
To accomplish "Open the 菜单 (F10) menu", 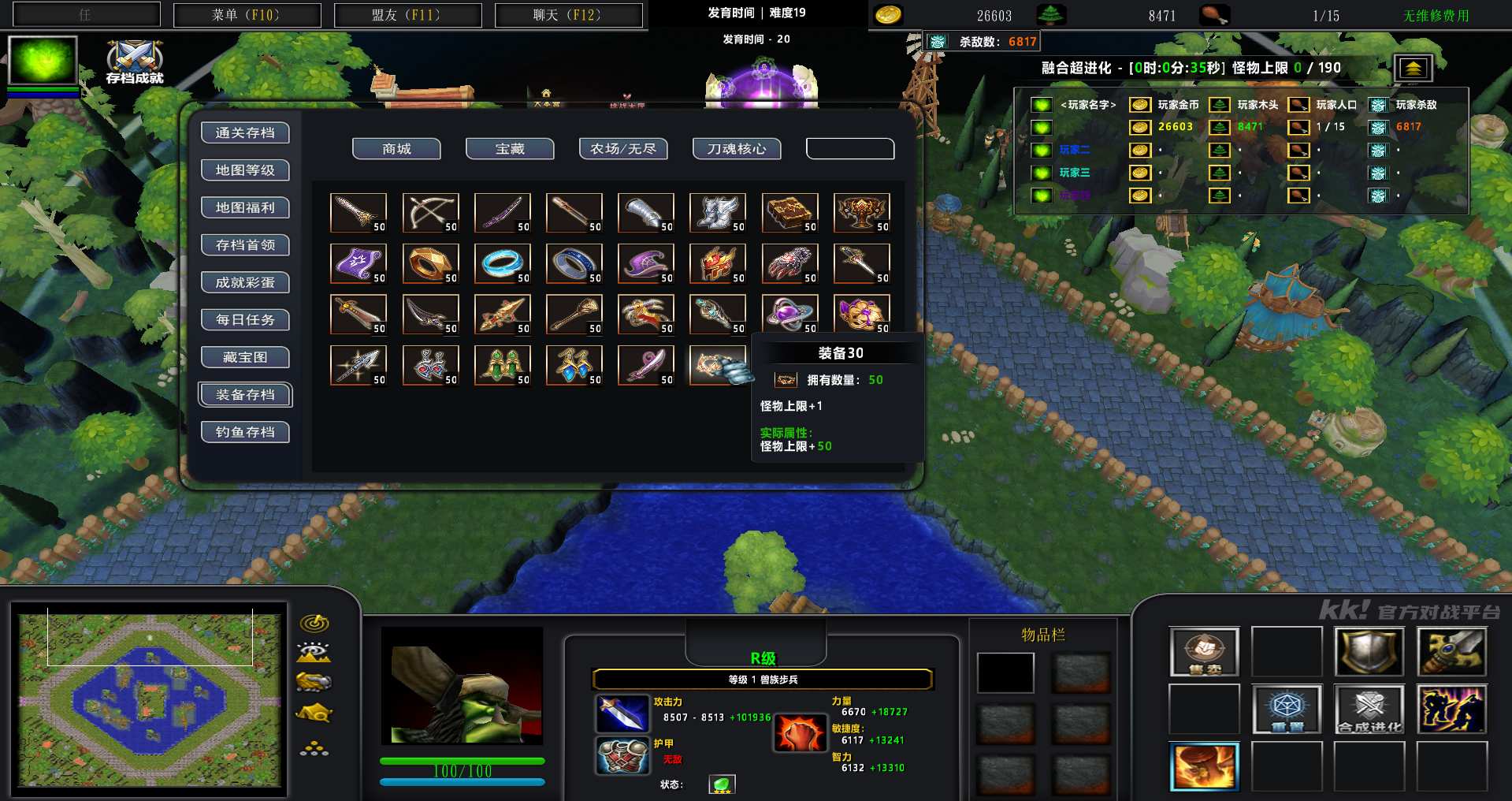I will click(247, 15).
